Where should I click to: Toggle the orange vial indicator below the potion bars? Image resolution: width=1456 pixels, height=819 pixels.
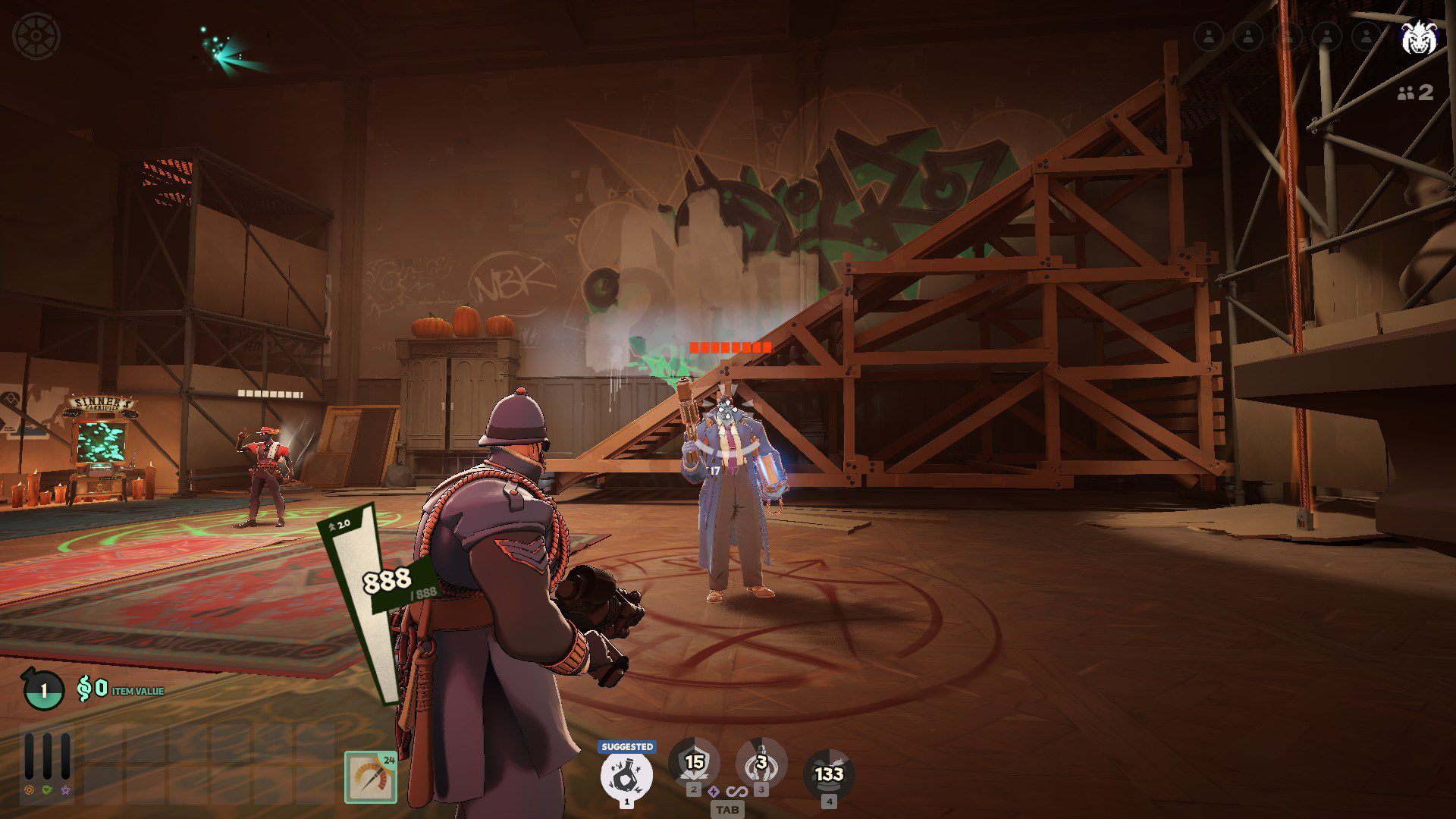pos(30,790)
